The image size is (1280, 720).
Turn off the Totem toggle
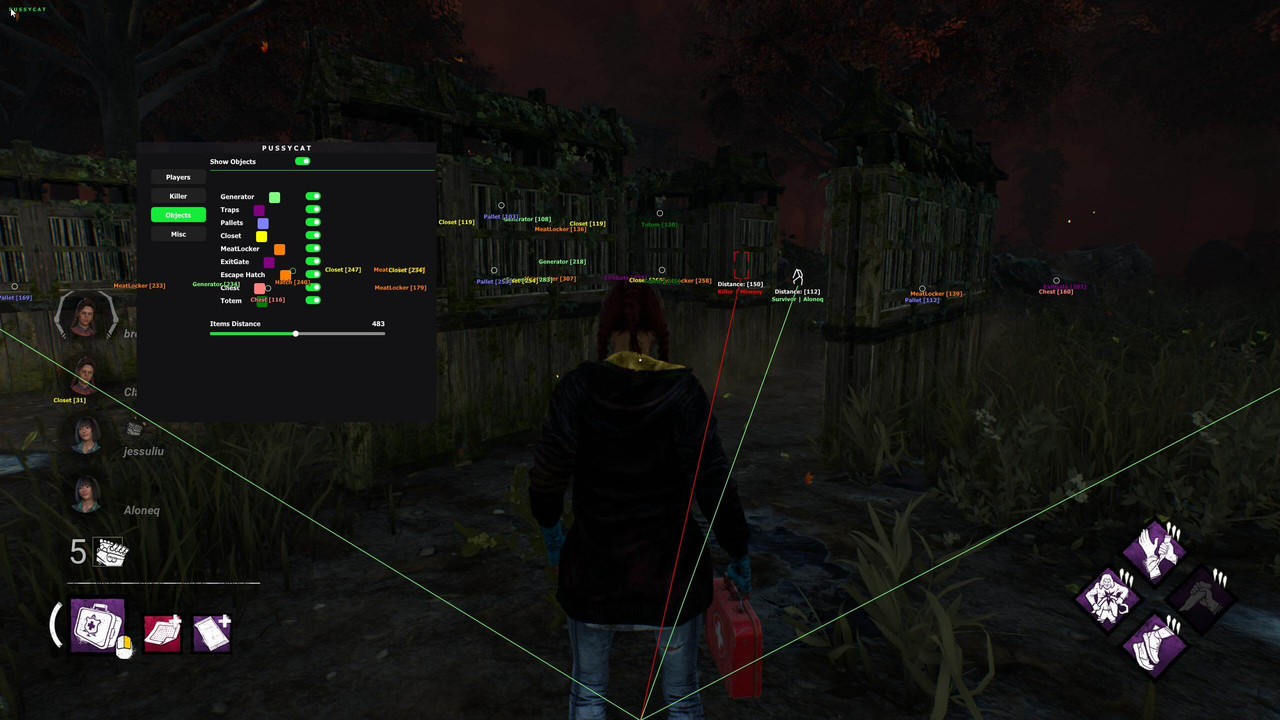313,300
